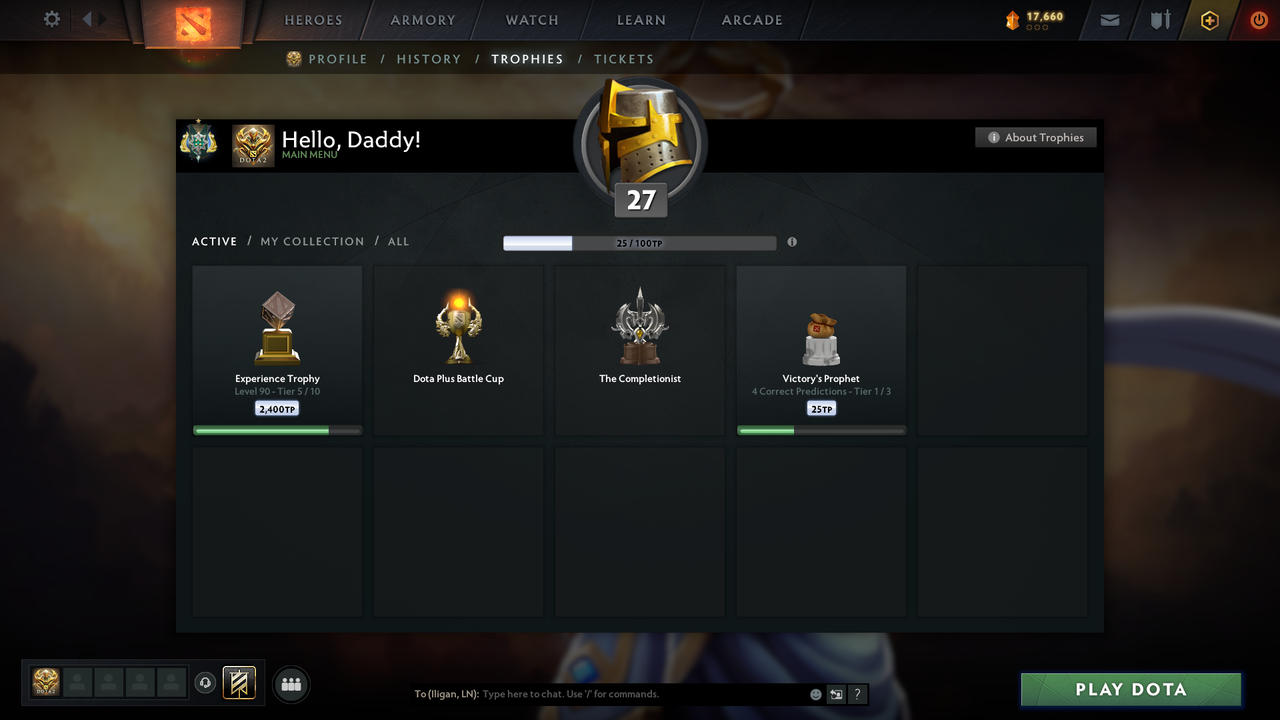This screenshot has height=720, width=1280.
Task: Click the PLAY DOTA button
Action: (1130, 689)
